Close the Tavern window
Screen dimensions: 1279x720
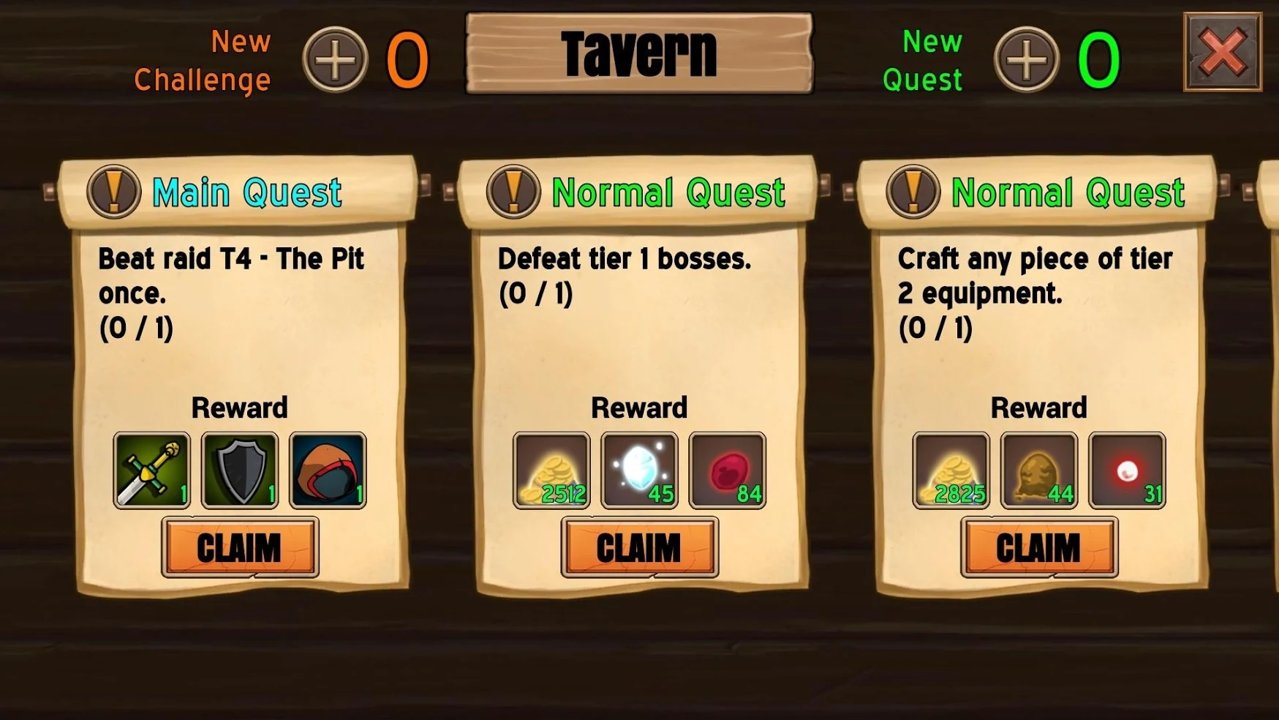pyautogui.click(x=1222, y=52)
